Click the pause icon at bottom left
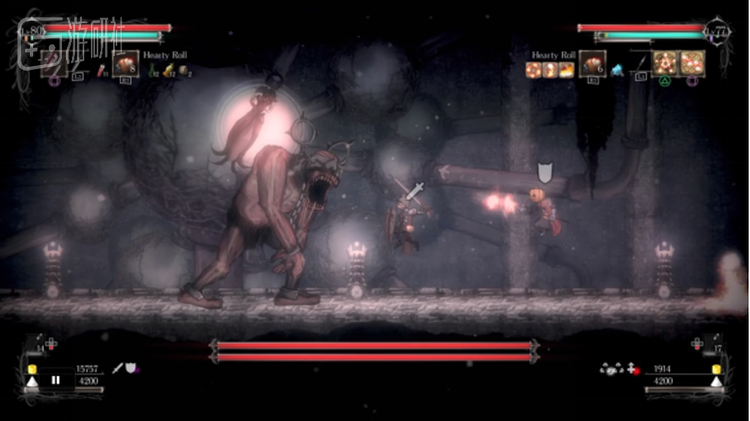 coord(56,380)
